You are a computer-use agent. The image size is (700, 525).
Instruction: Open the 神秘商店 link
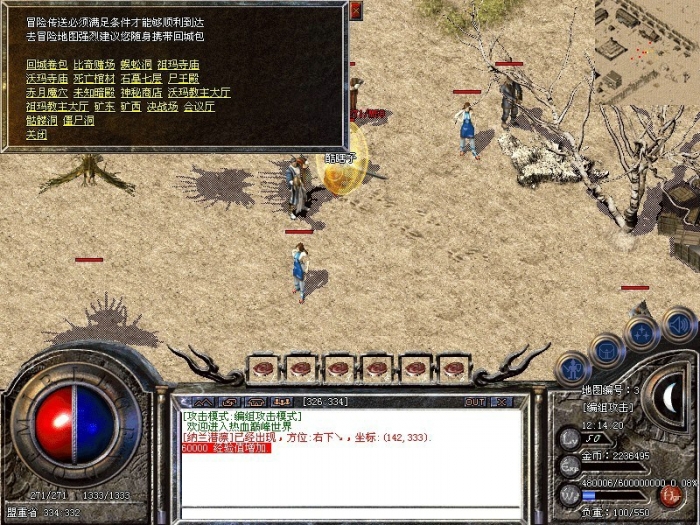coord(142,91)
